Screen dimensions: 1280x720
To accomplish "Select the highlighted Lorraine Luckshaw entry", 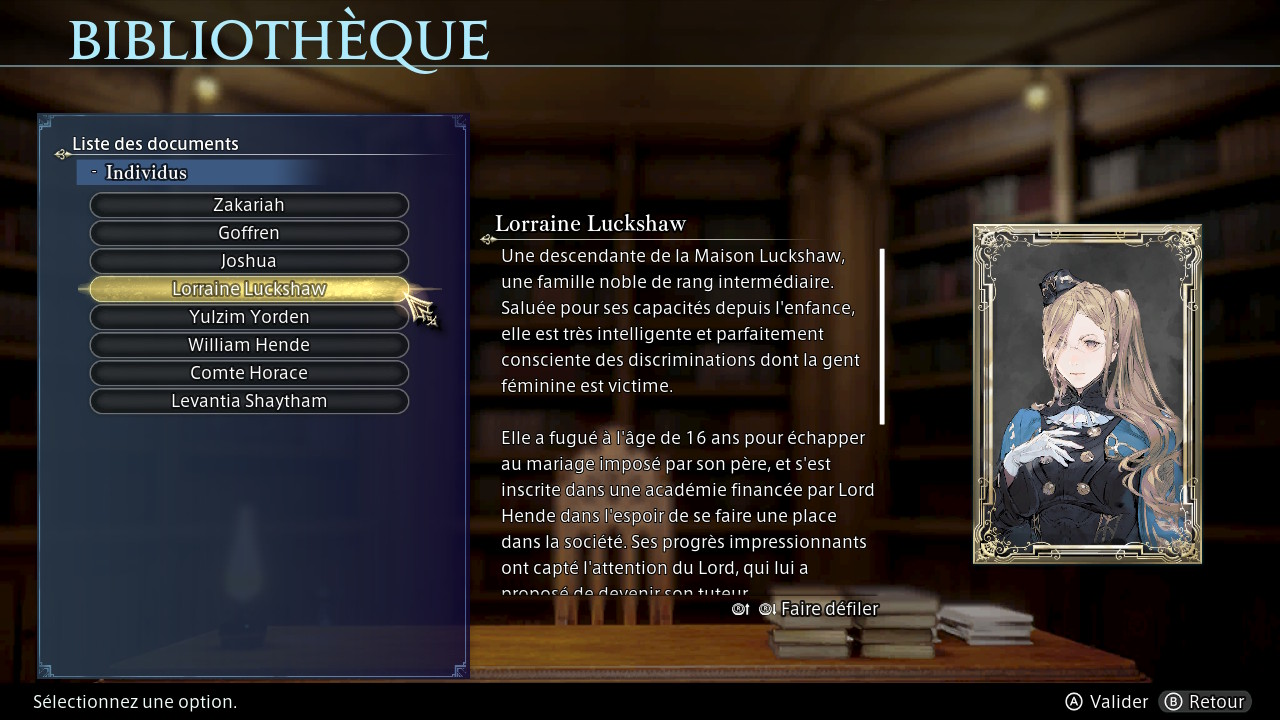I will click(249, 289).
